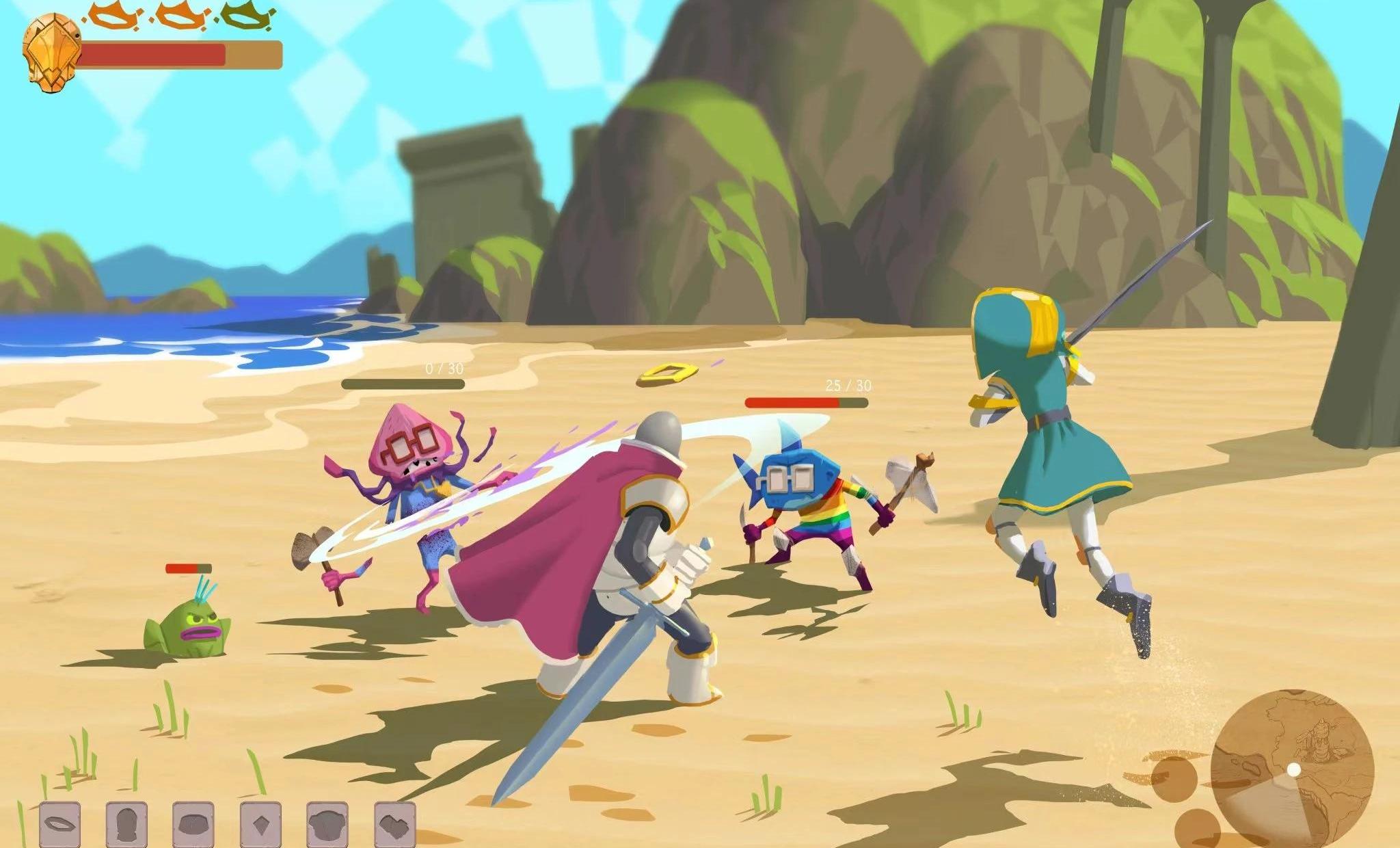Choose the diamond gem equipment slot
The width and height of the screenshot is (1400, 848).
(x=260, y=823)
